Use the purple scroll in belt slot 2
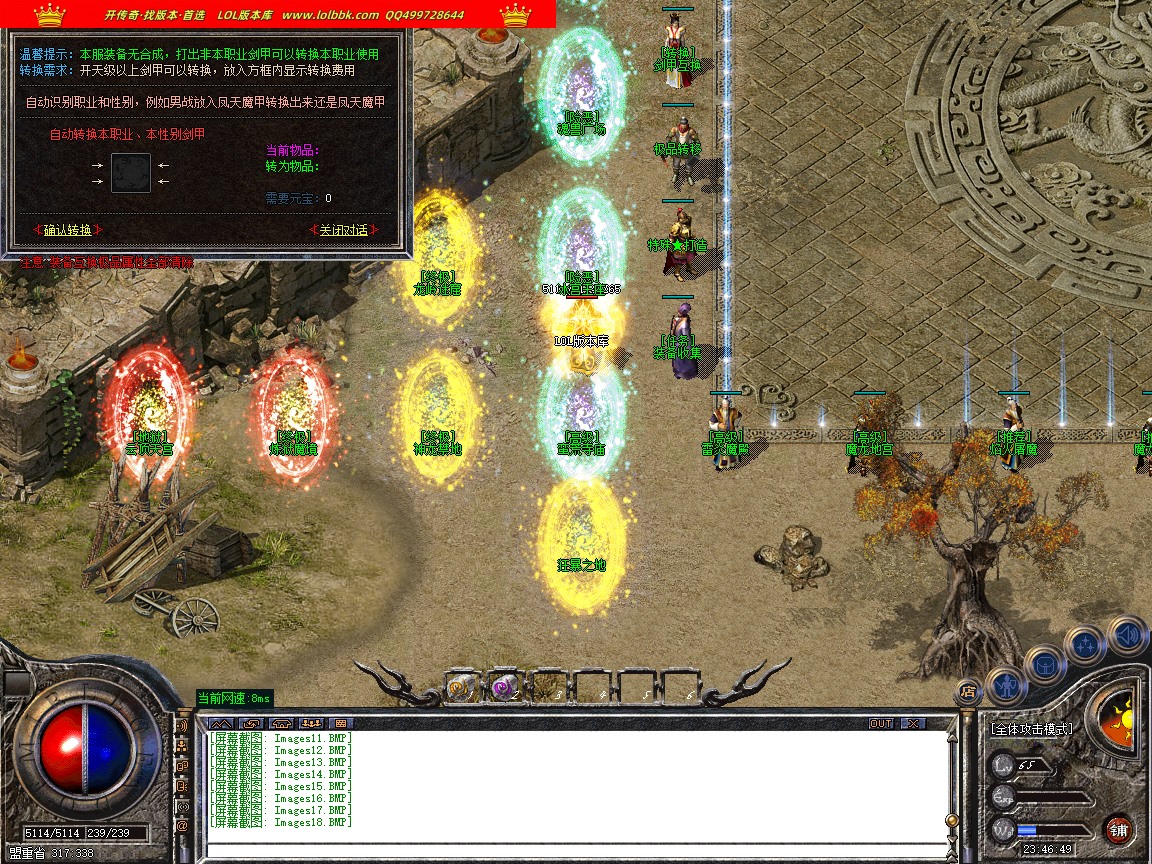Screen dimensions: 1152x864 coord(504,687)
